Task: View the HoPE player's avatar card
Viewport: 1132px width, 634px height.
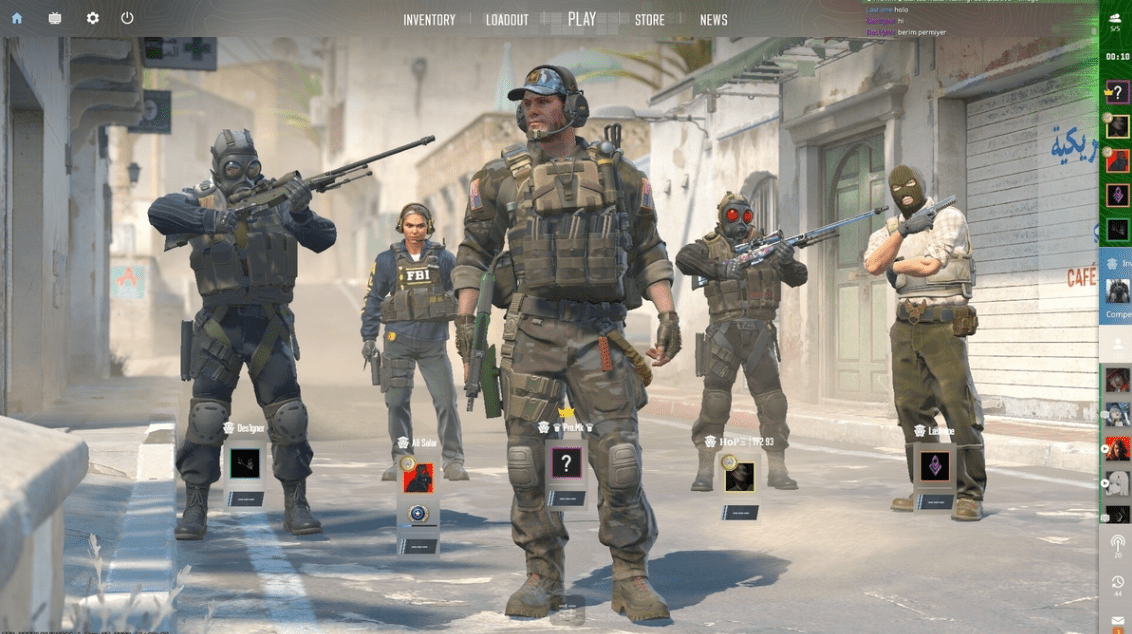Action: click(740, 477)
